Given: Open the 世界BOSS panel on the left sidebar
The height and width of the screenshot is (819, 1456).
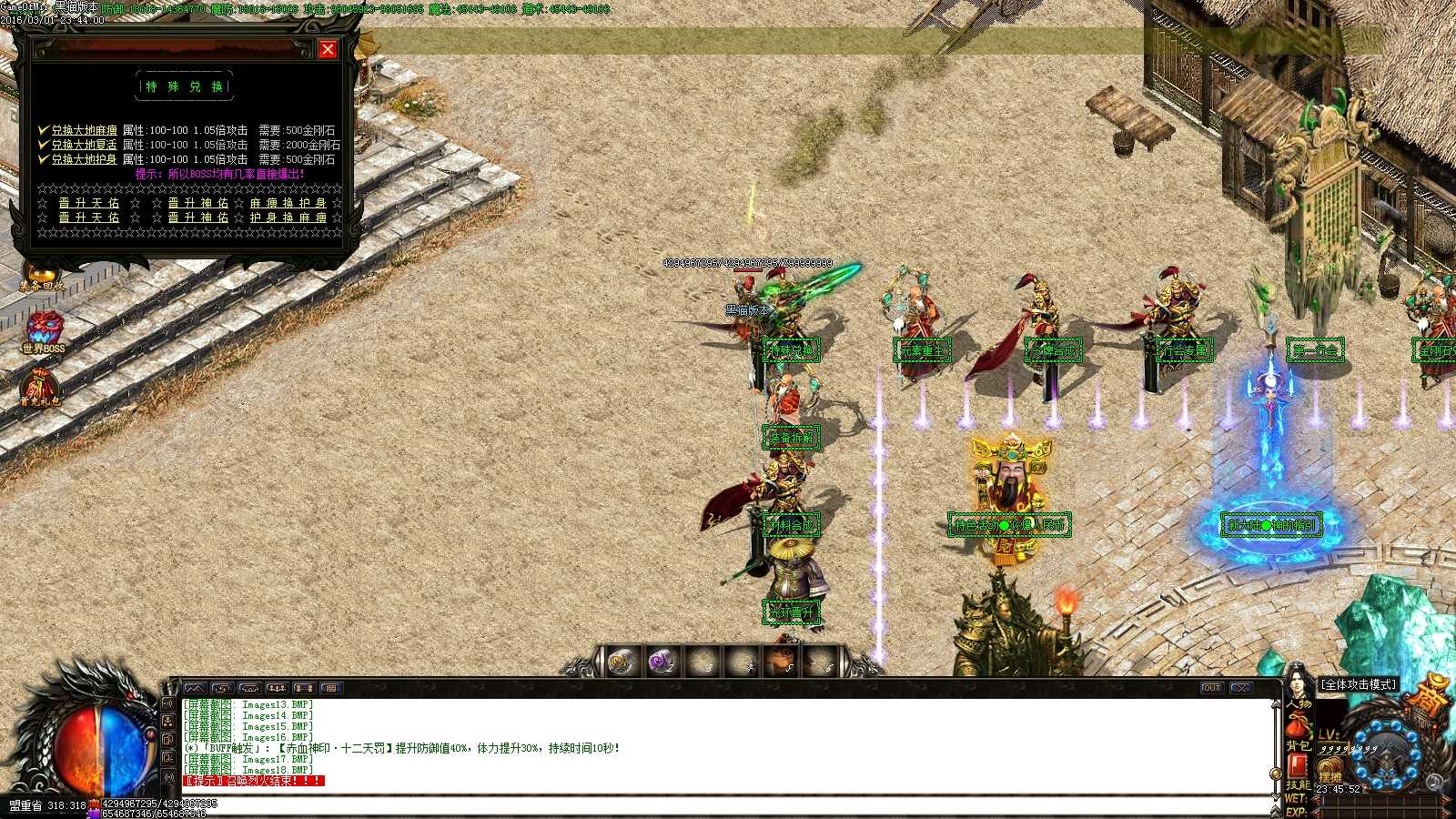Looking at the screenshot, I should [44, 329].
